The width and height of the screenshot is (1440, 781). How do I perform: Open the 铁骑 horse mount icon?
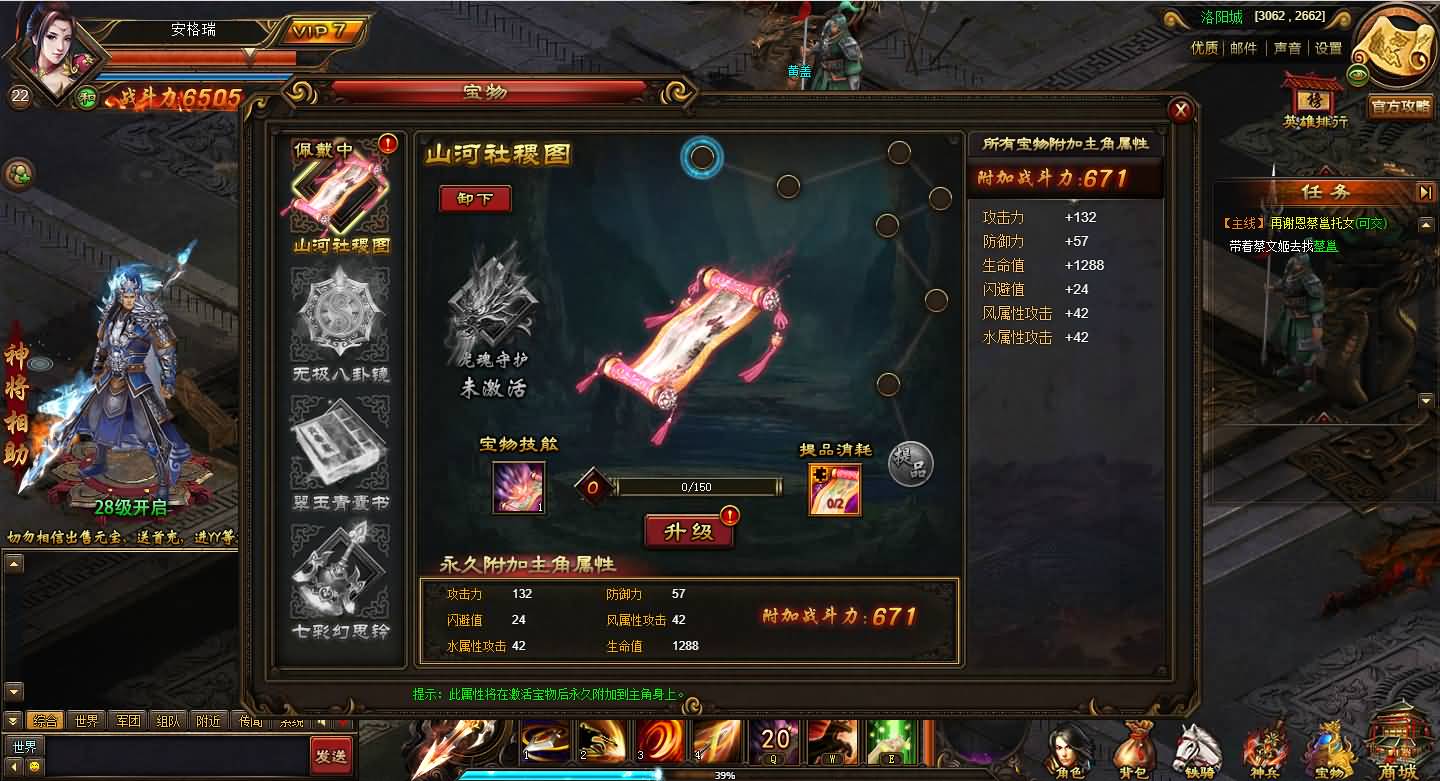tap(1199, 745)
